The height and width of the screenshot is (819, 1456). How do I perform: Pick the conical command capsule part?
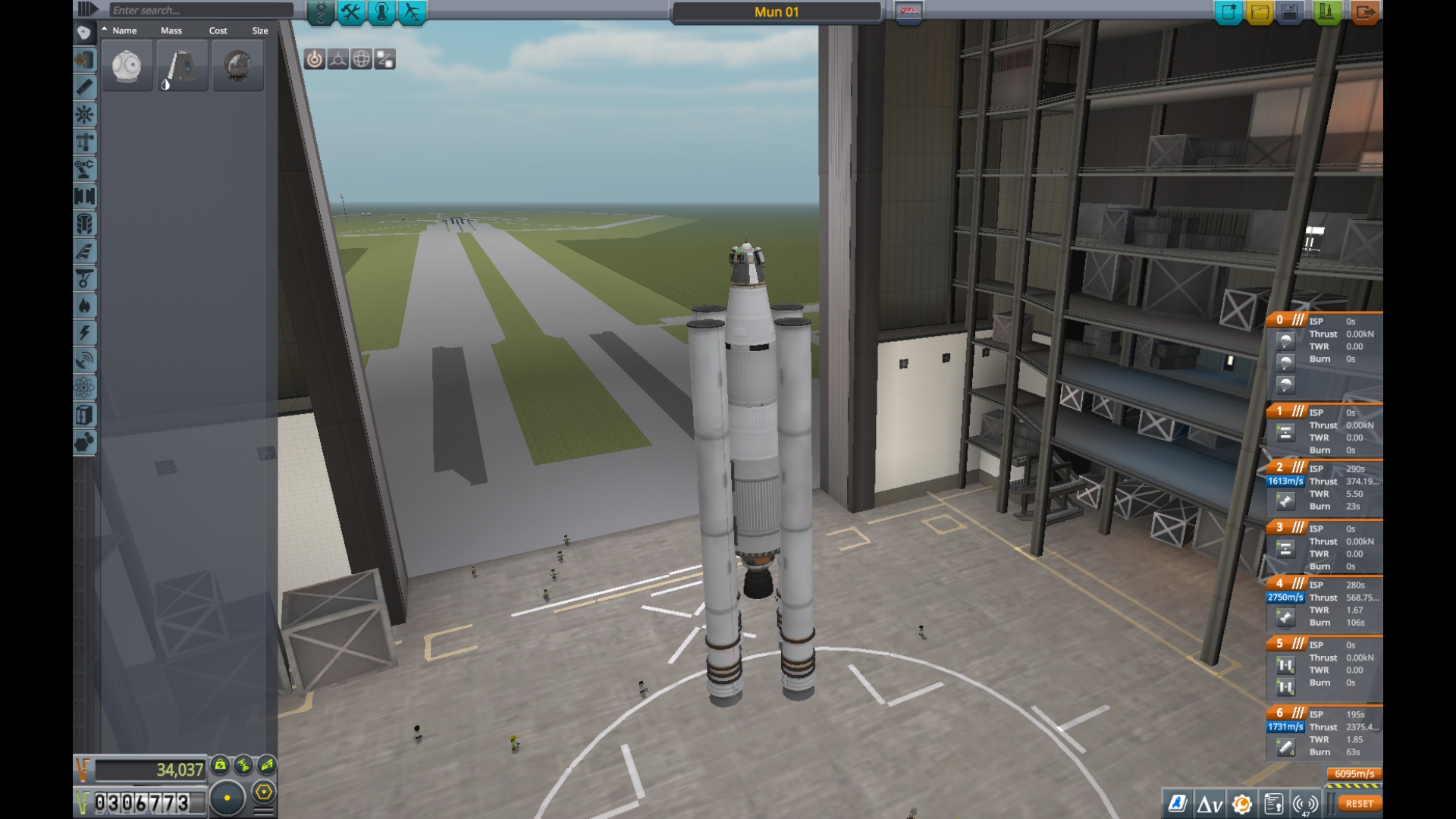pyautogui.click(x=182, y=67)
